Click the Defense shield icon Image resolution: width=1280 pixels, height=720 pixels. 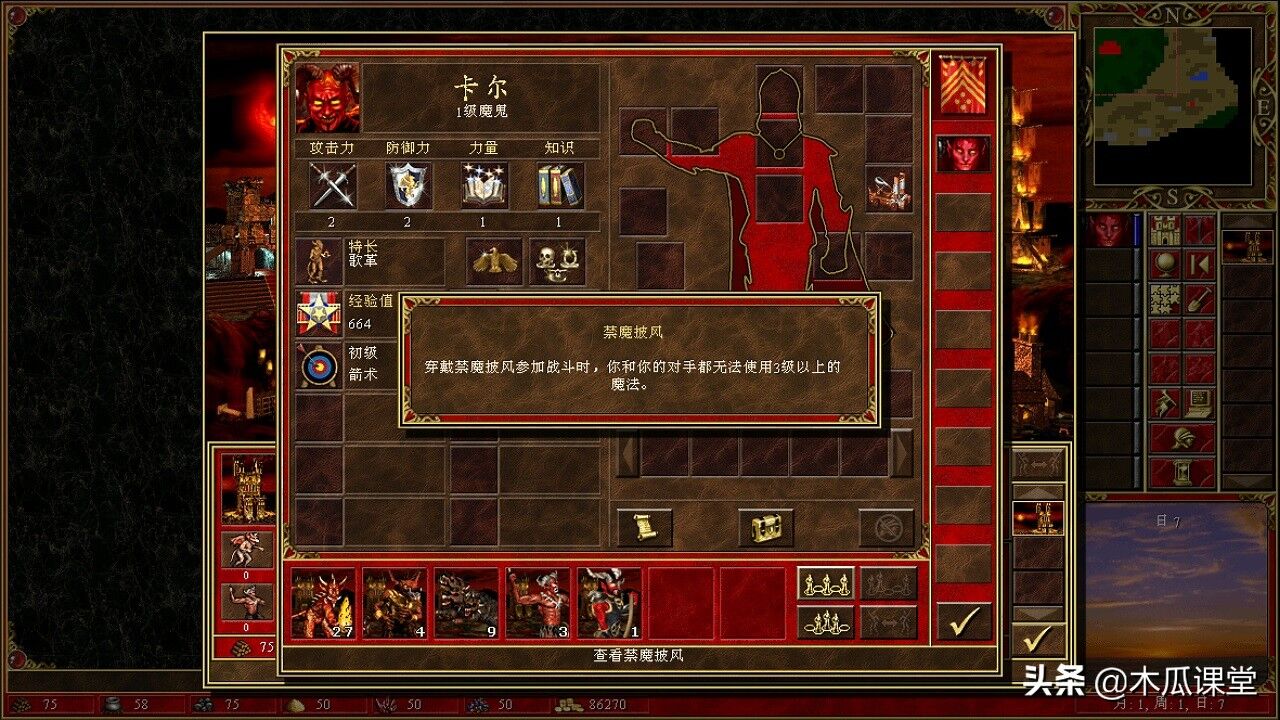pos(406,185)
